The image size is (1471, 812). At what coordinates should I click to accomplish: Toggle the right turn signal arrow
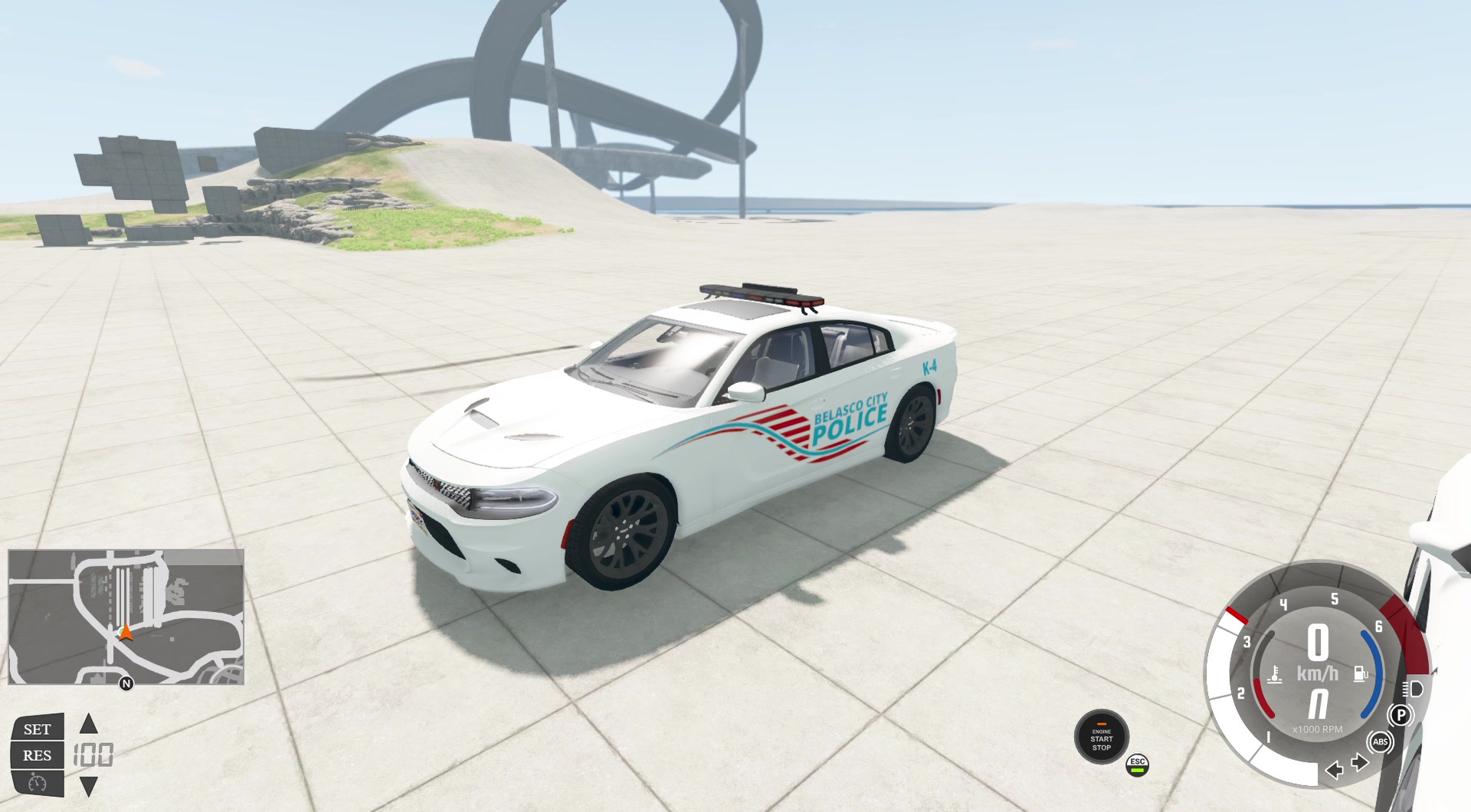[1360, 761]
